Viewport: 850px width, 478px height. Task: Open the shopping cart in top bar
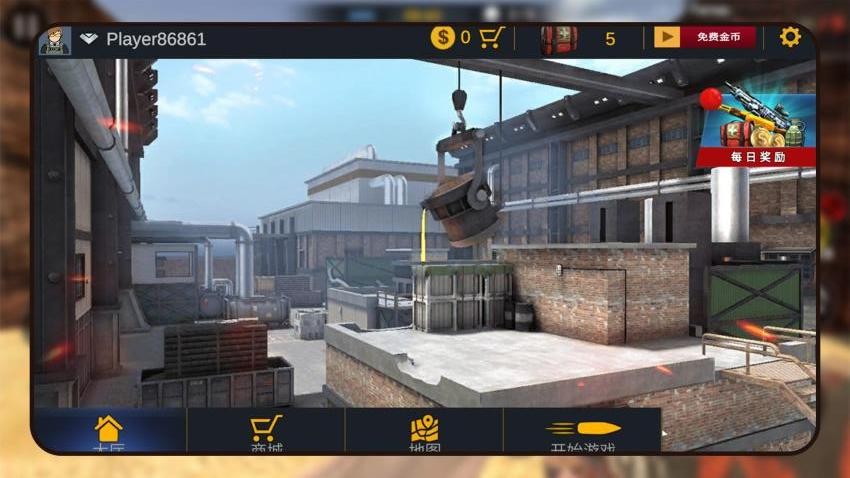(491, 38)
